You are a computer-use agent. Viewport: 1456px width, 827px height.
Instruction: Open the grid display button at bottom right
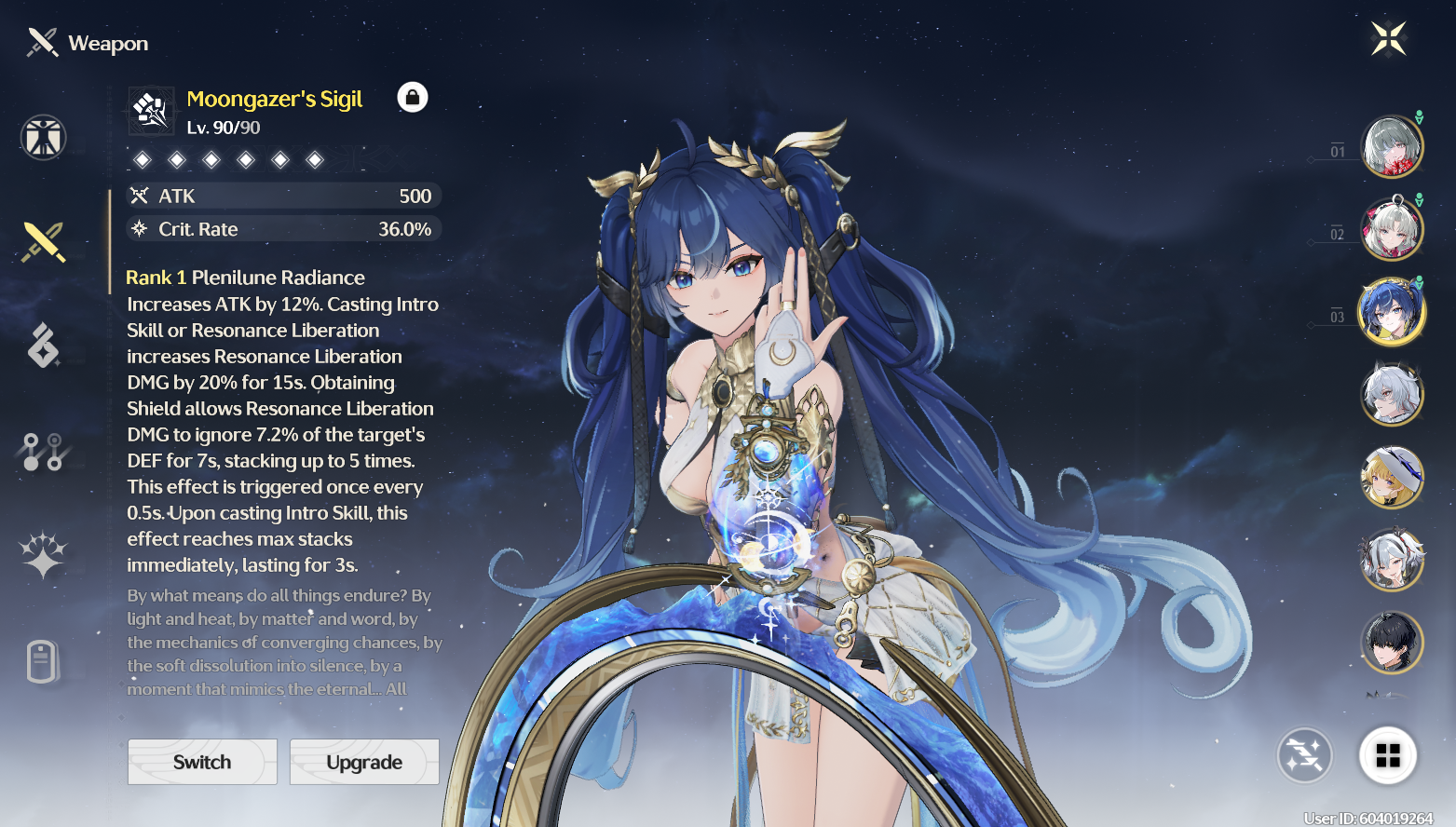point(1389,756)
